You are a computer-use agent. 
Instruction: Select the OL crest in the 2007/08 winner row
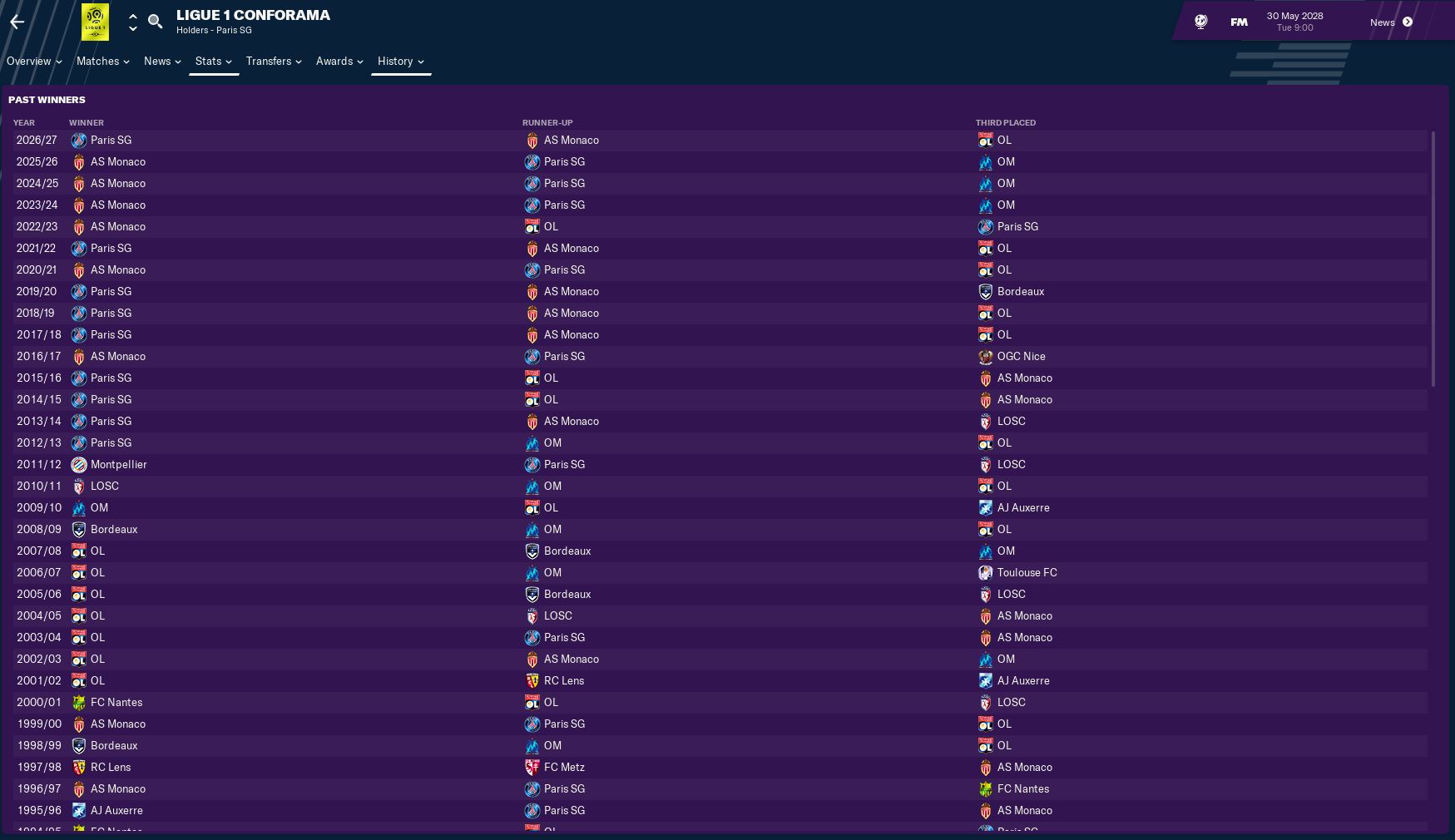click(79, 551)
